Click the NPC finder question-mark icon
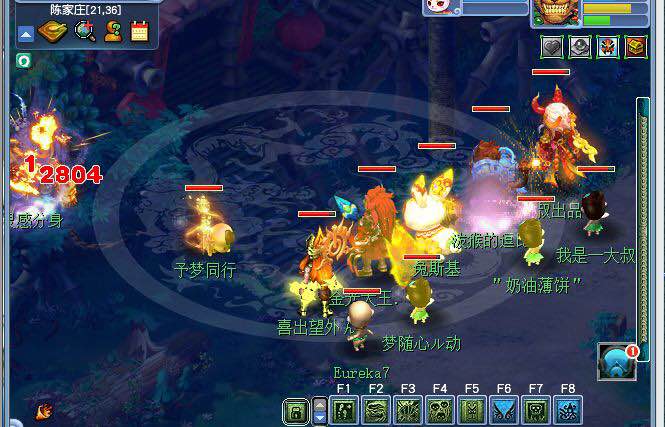The image size is (665, 427). [113, 32]
